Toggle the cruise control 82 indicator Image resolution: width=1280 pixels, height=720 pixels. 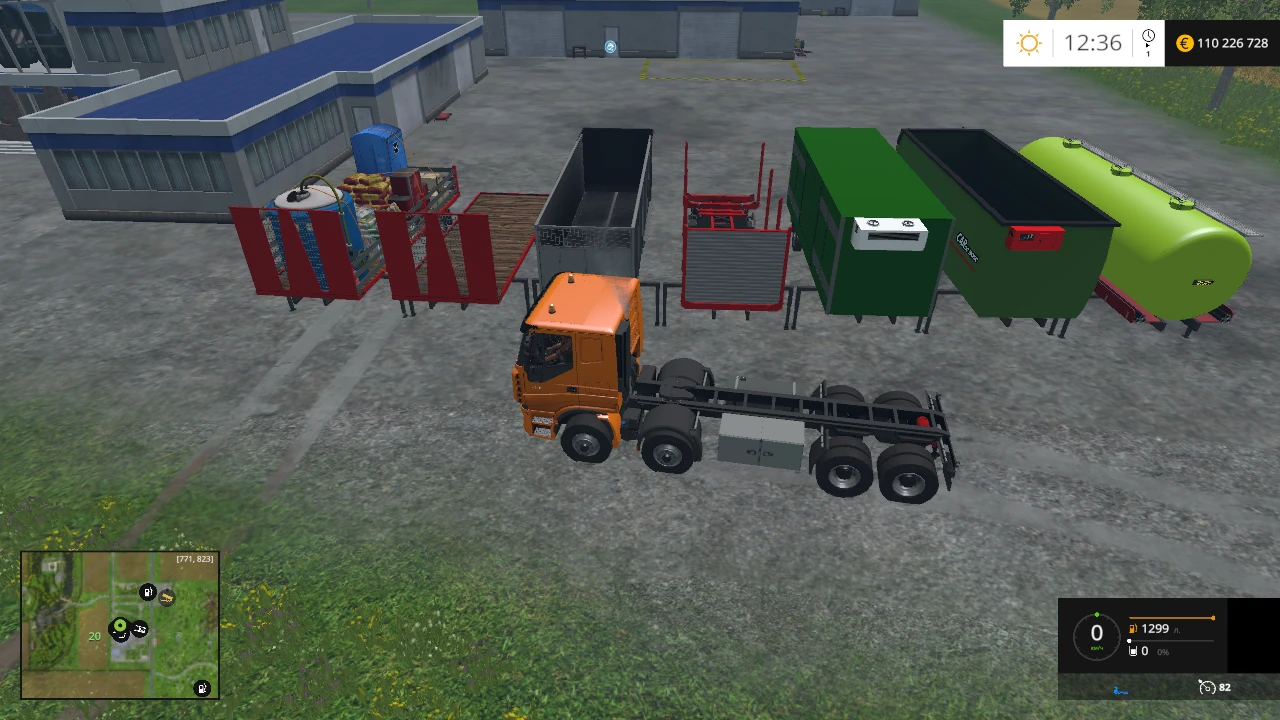click(1209, 687)
